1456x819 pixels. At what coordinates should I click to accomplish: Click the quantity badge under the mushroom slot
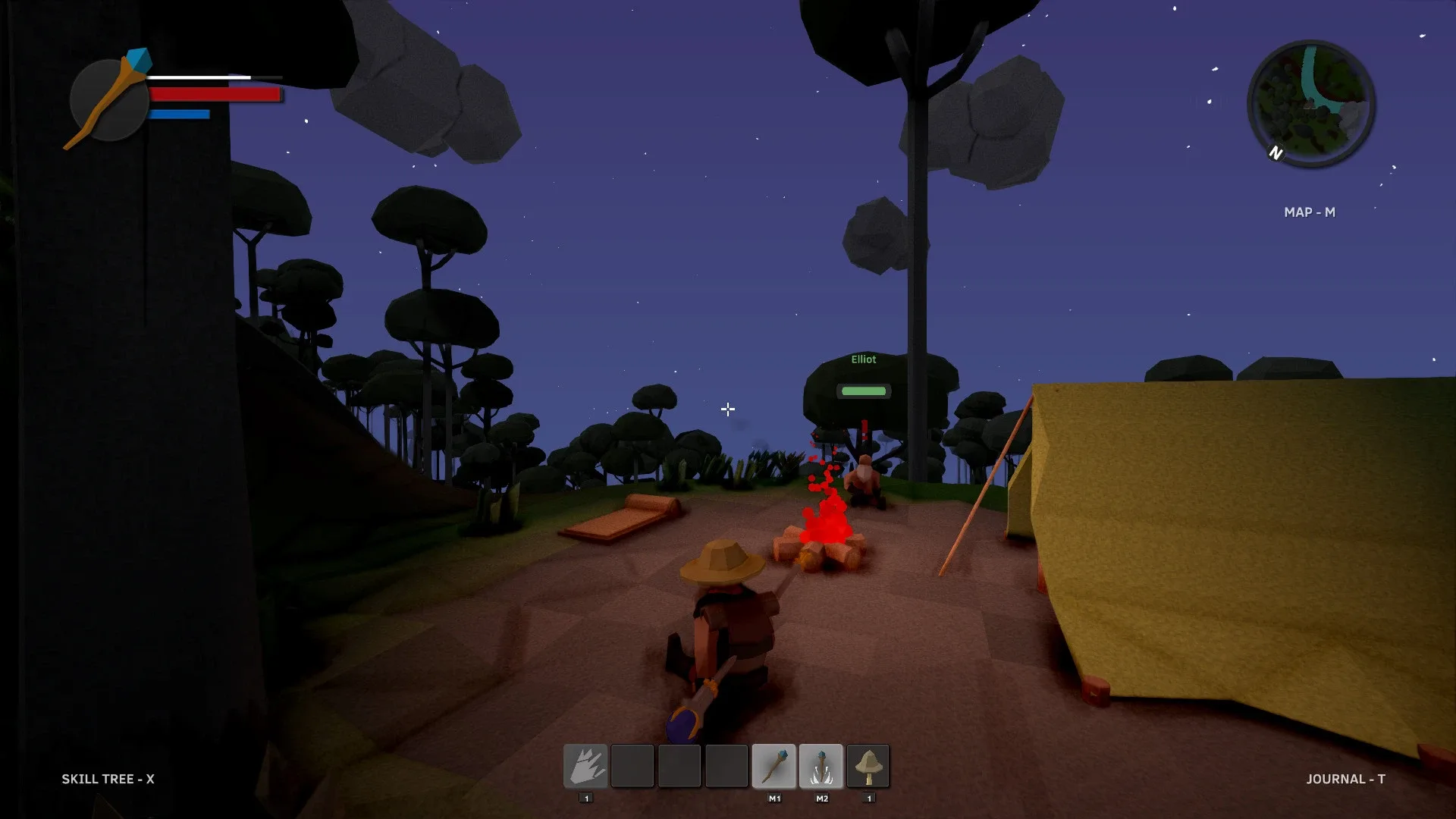pos(868,798)
